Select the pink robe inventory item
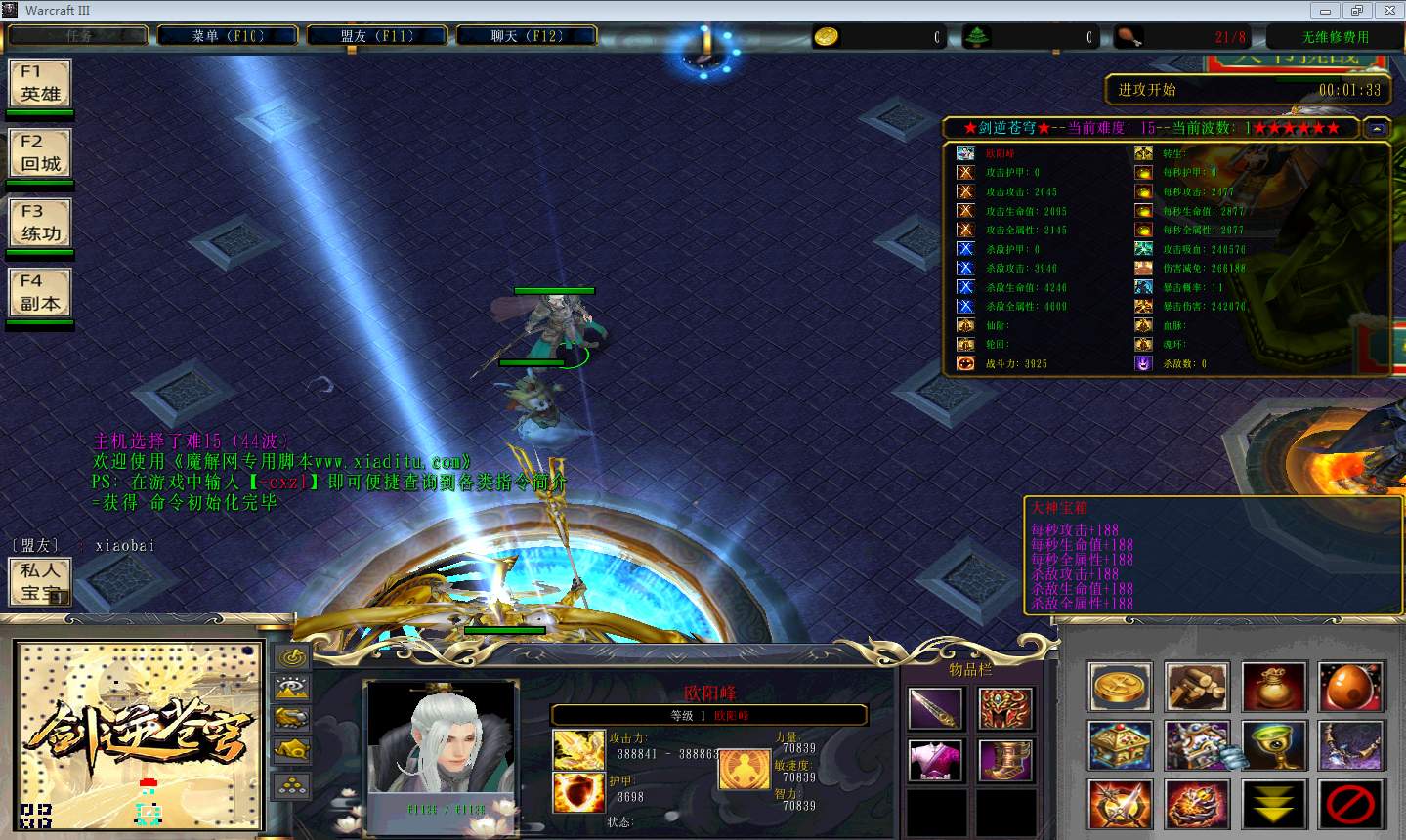Viewport: 1406px width, 840px height. pyautogui.click(x=936, y=760)
